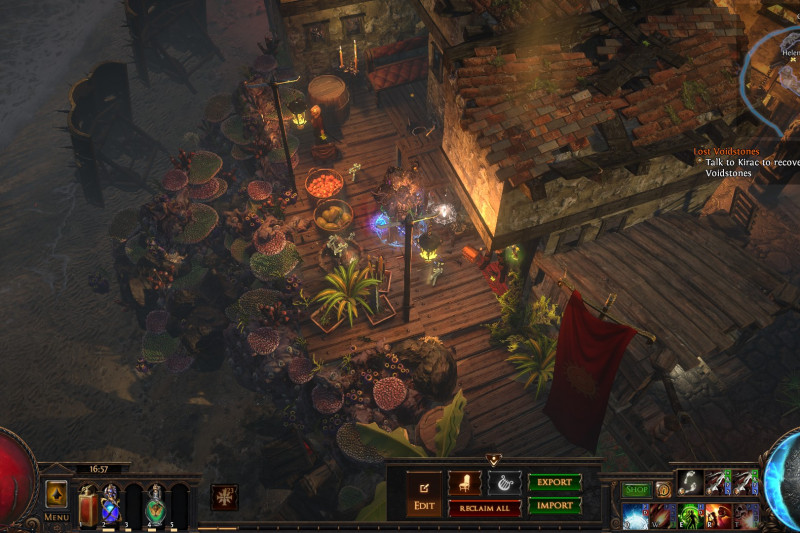Collapse the hideout panel arrow

click(x=493, y=460)
